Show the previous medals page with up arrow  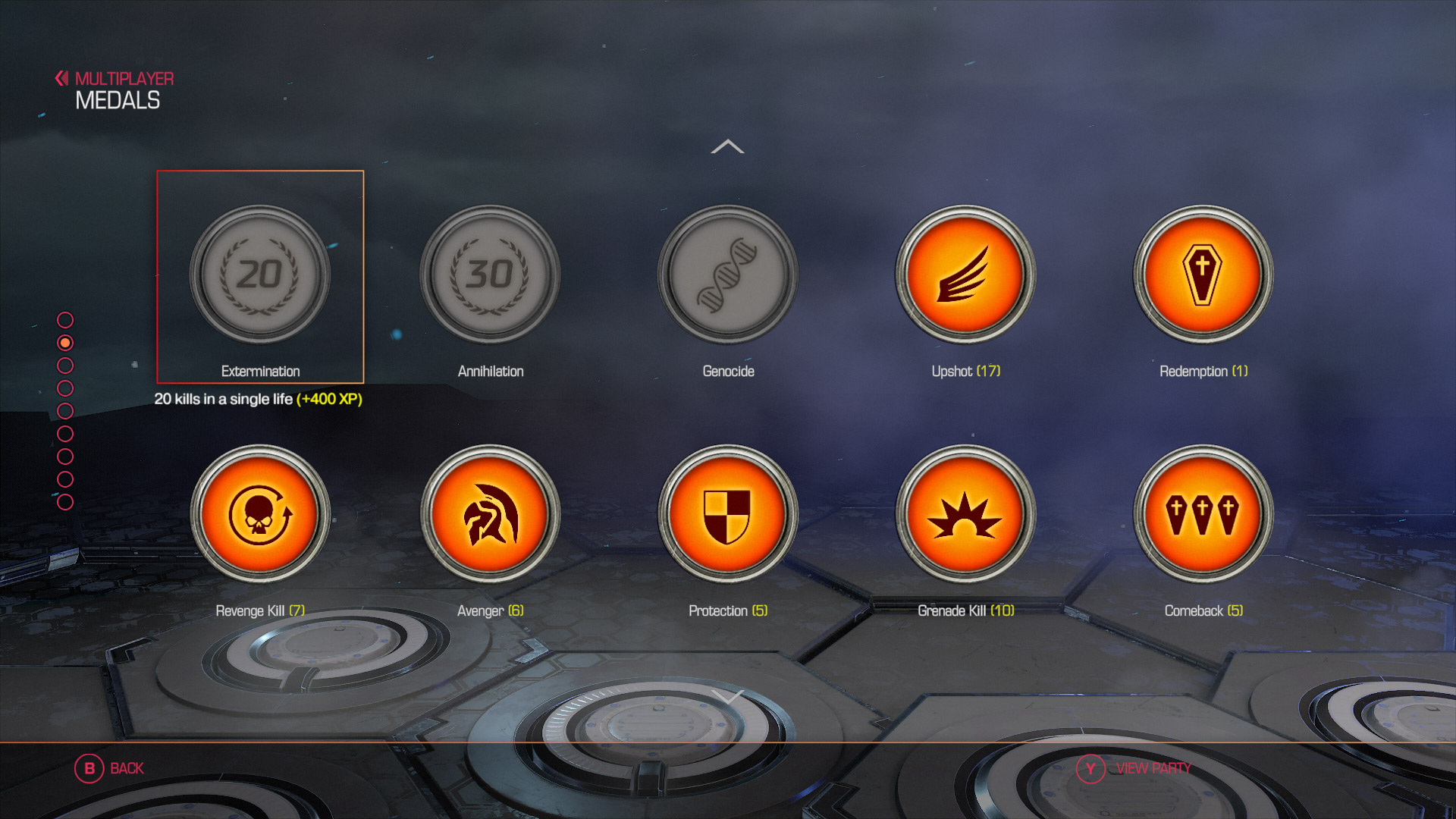point(727,146)
